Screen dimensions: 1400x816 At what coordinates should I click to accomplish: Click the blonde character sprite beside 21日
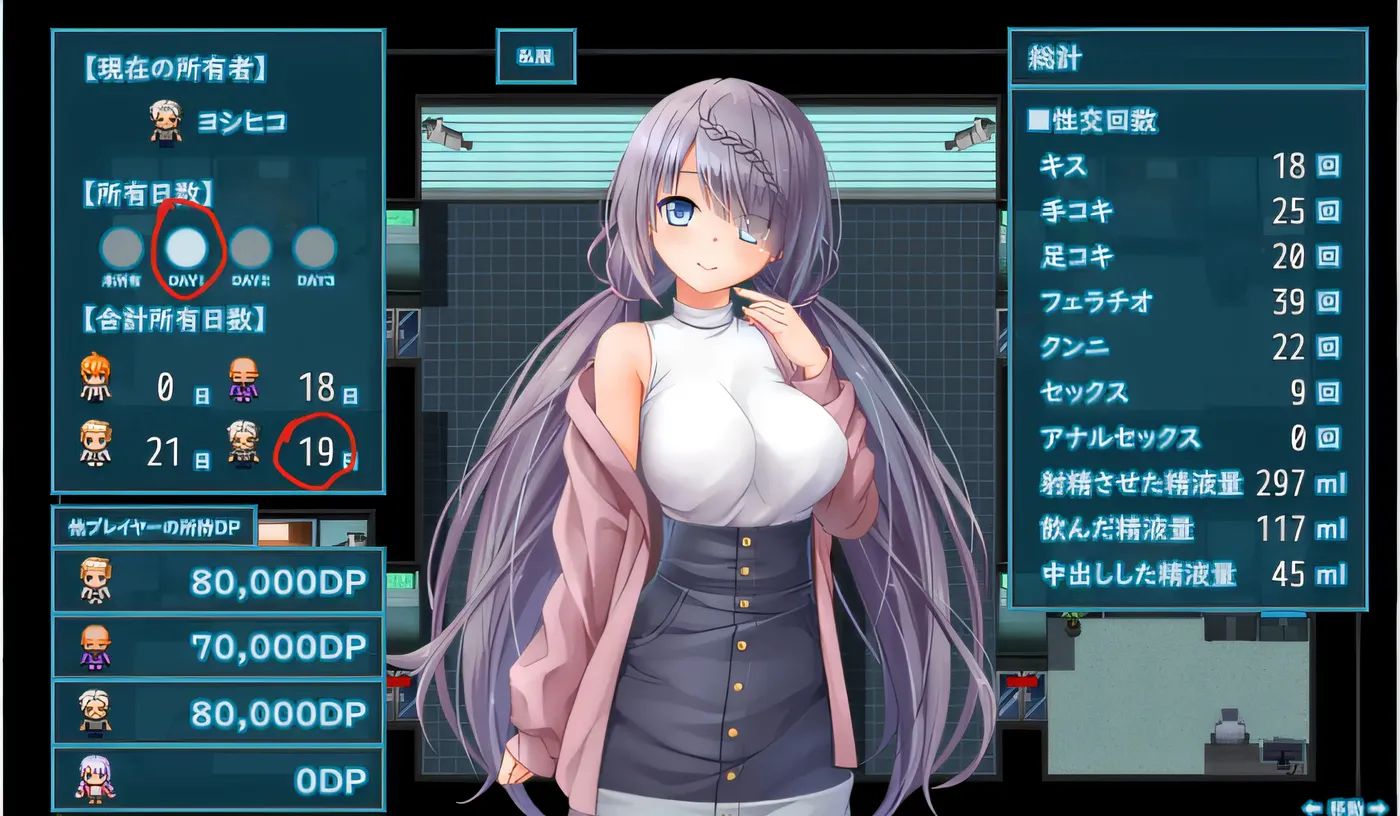tap(95, 443)
